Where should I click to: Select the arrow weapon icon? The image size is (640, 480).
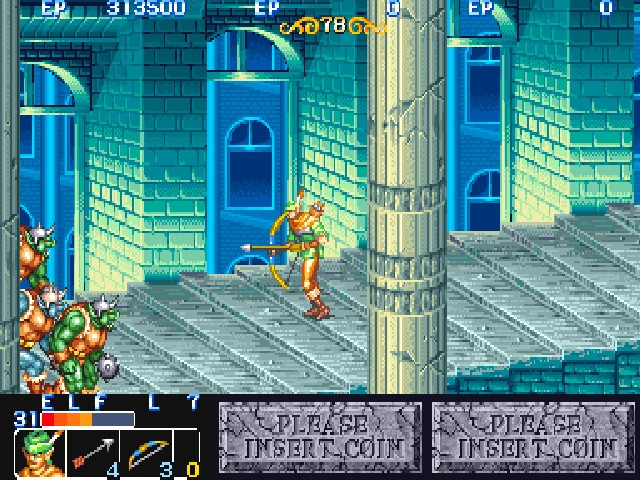(92, 453)
